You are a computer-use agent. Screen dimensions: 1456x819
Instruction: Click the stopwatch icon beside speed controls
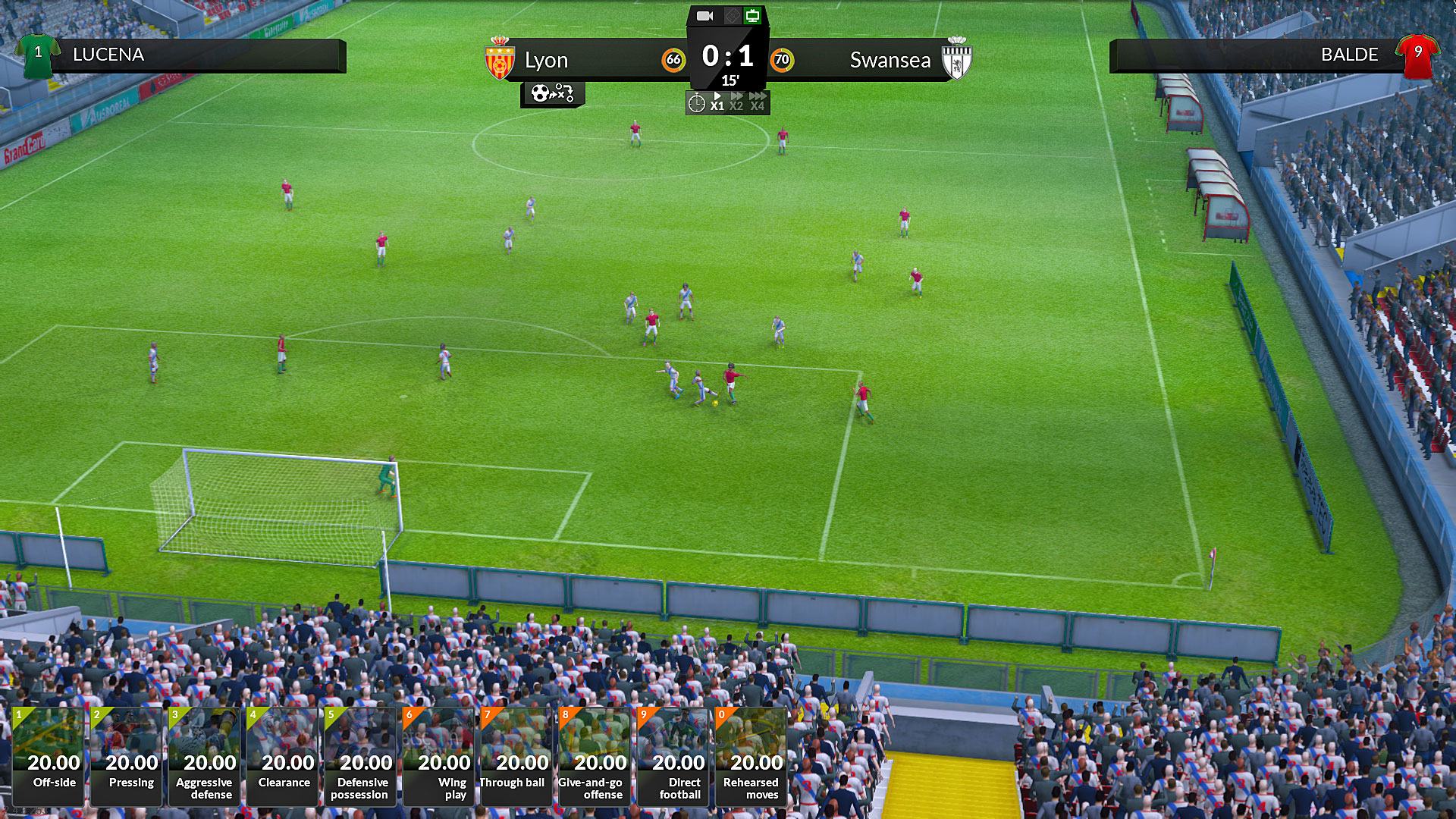pos(696,102)
